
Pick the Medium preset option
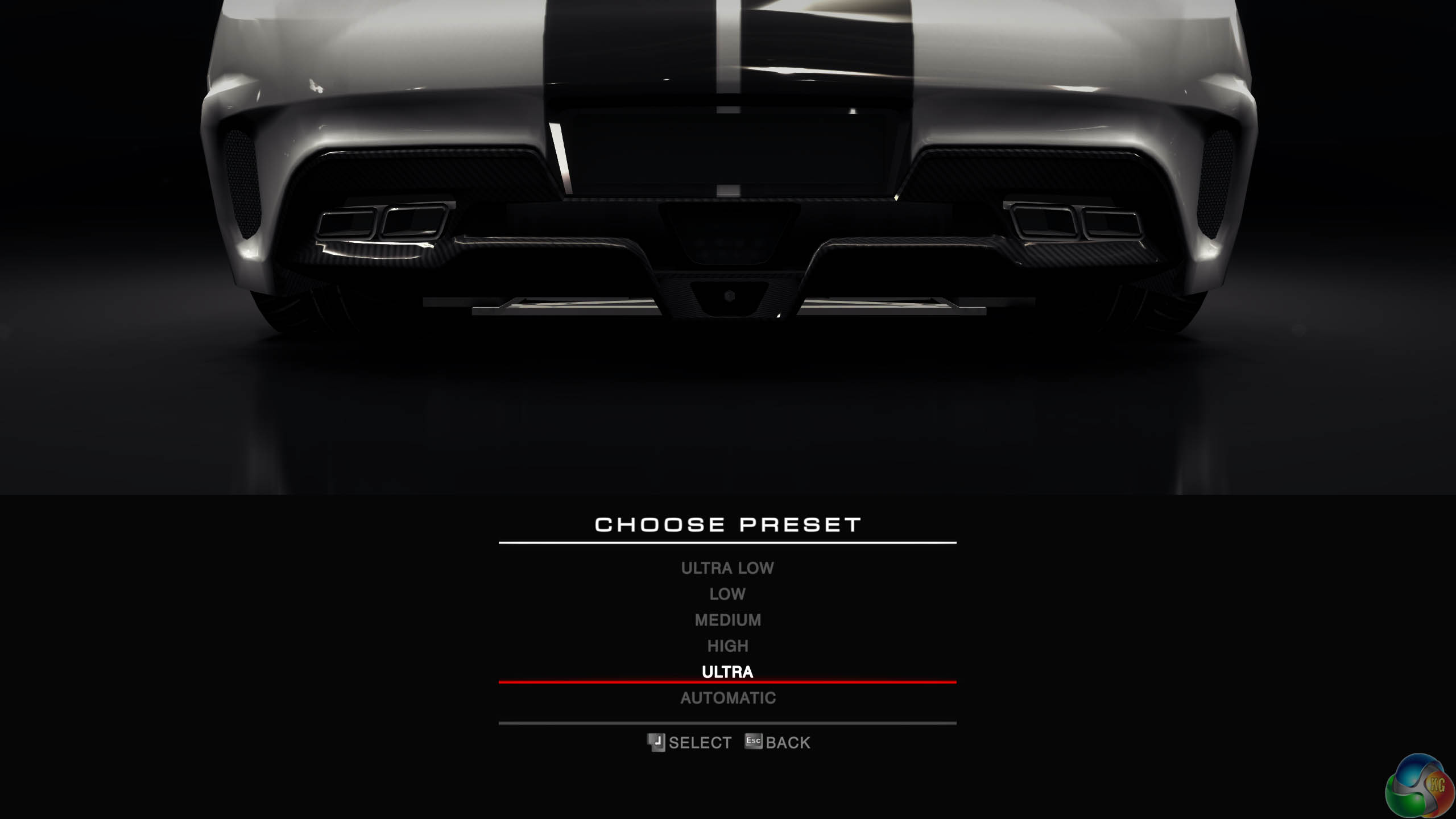pos(727,620)
